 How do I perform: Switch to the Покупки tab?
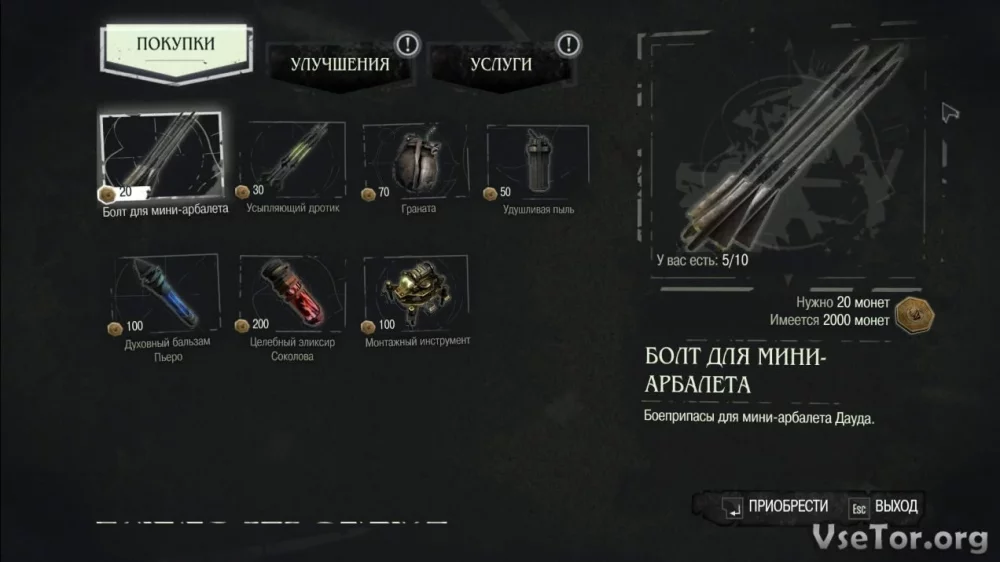pyautogui.click(x=175, y=45)
